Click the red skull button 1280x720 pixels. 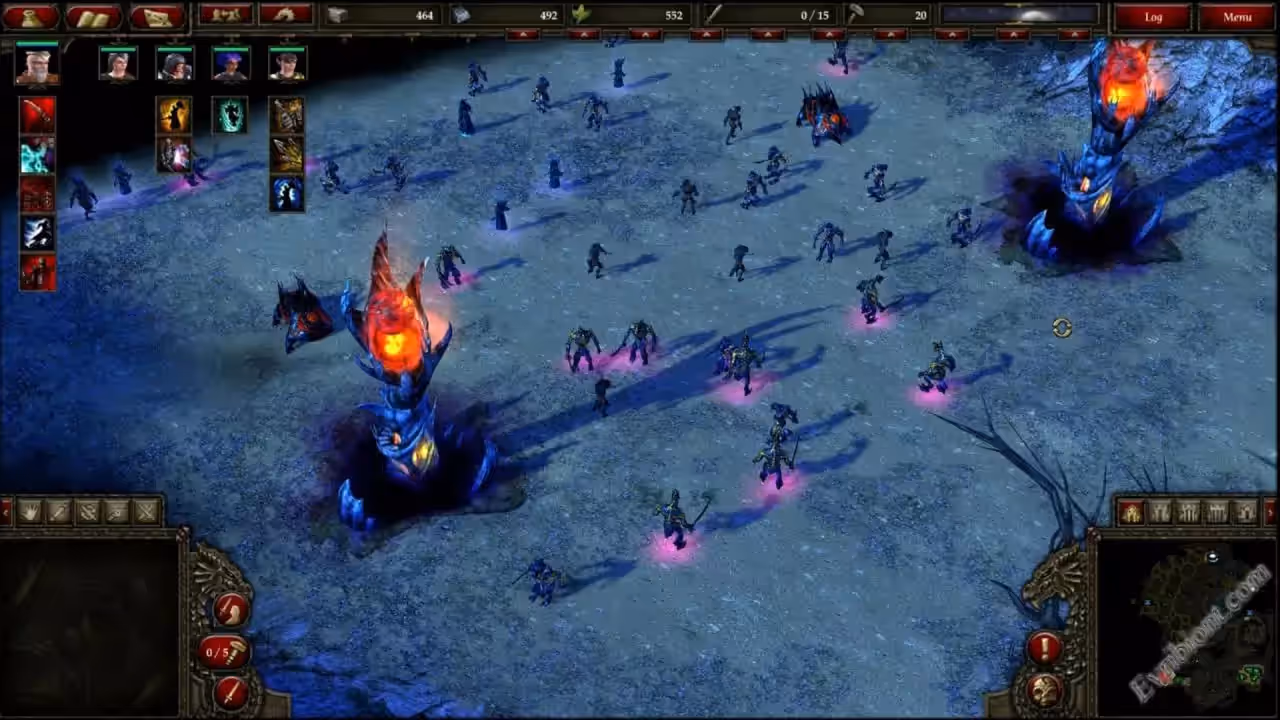point(1045,690)
